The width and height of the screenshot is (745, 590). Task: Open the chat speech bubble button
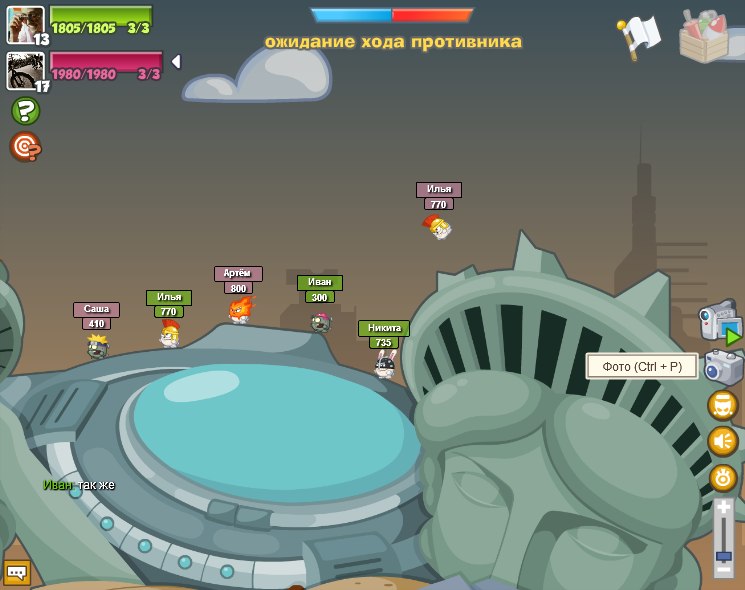tap(16, 573)
